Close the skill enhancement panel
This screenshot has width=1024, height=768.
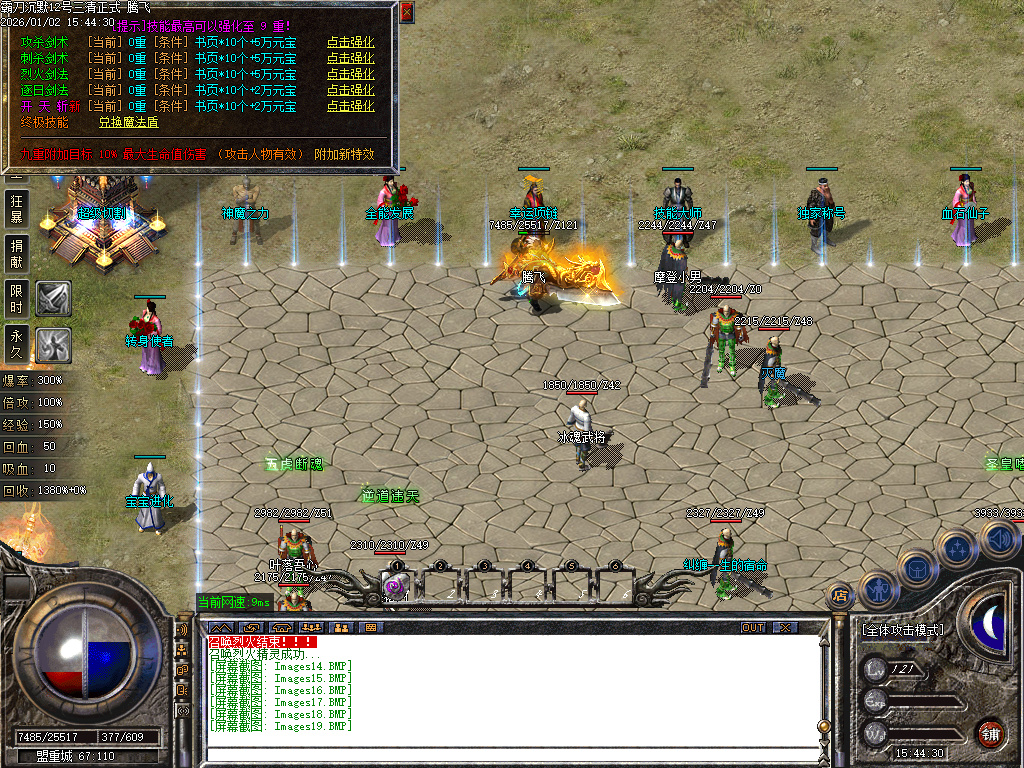(406, 13)
